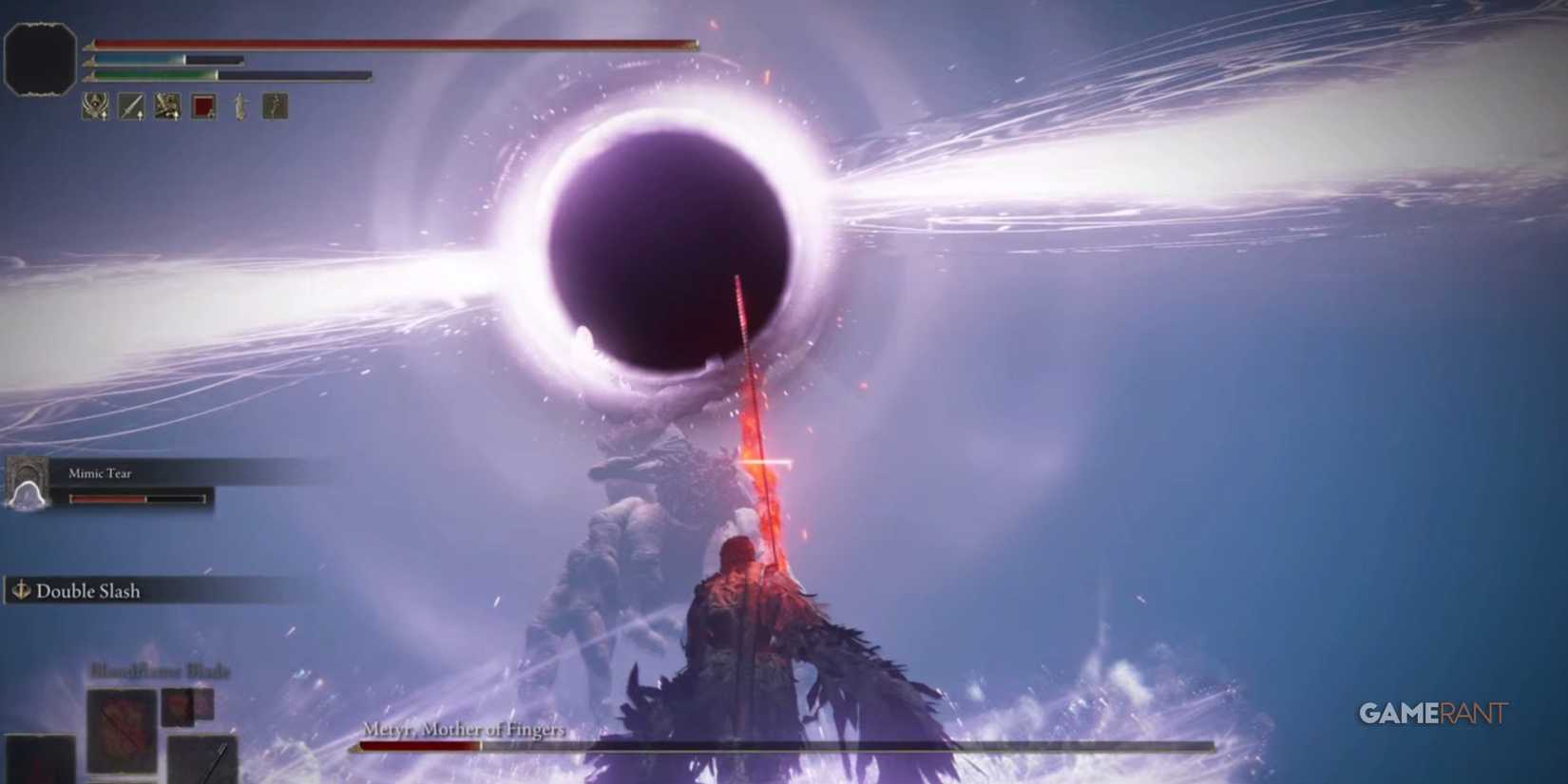Select the red square flask buff icon

[201, 107]
